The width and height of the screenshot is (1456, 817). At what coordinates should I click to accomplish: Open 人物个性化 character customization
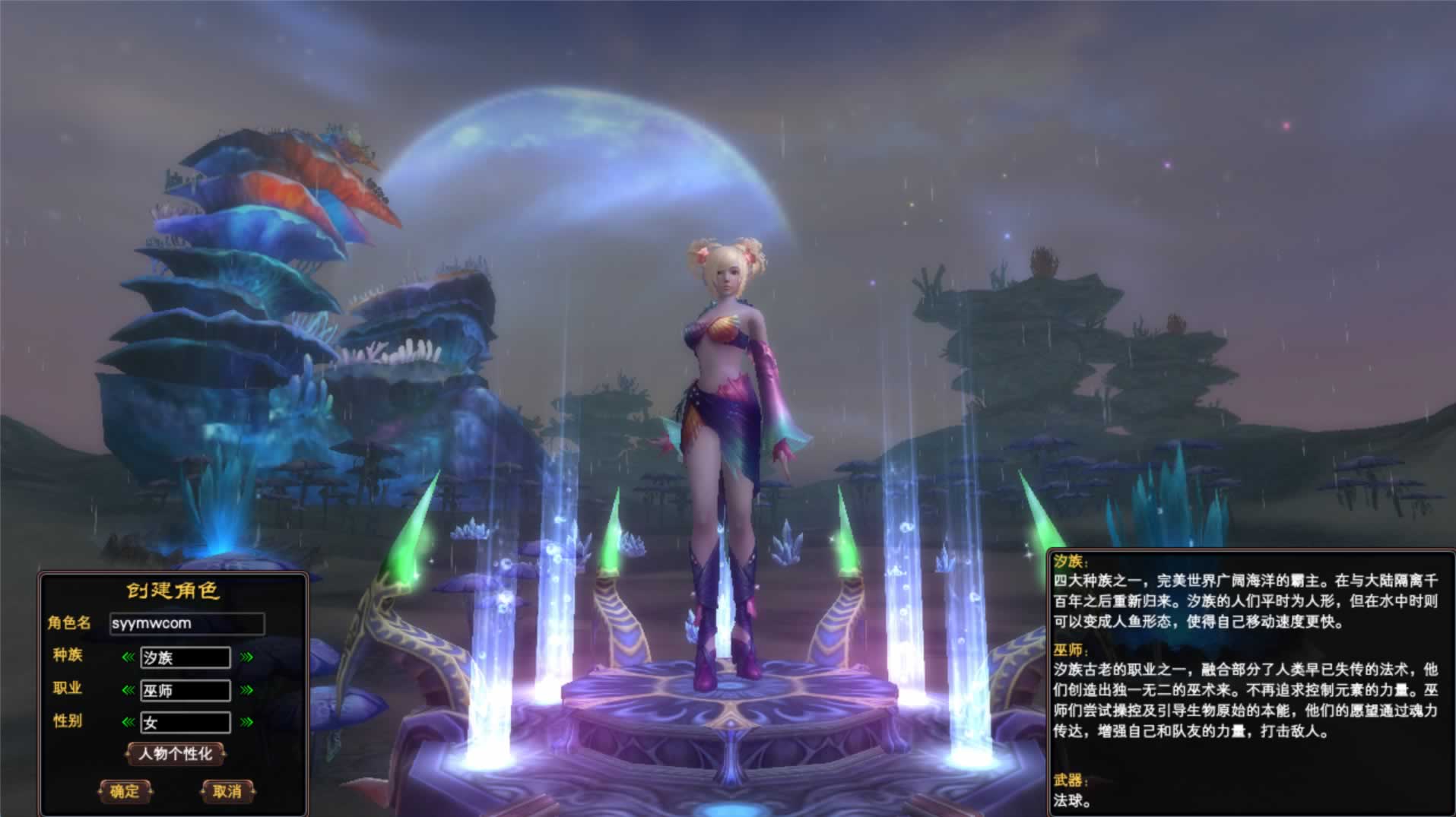[x=176, y=754]
